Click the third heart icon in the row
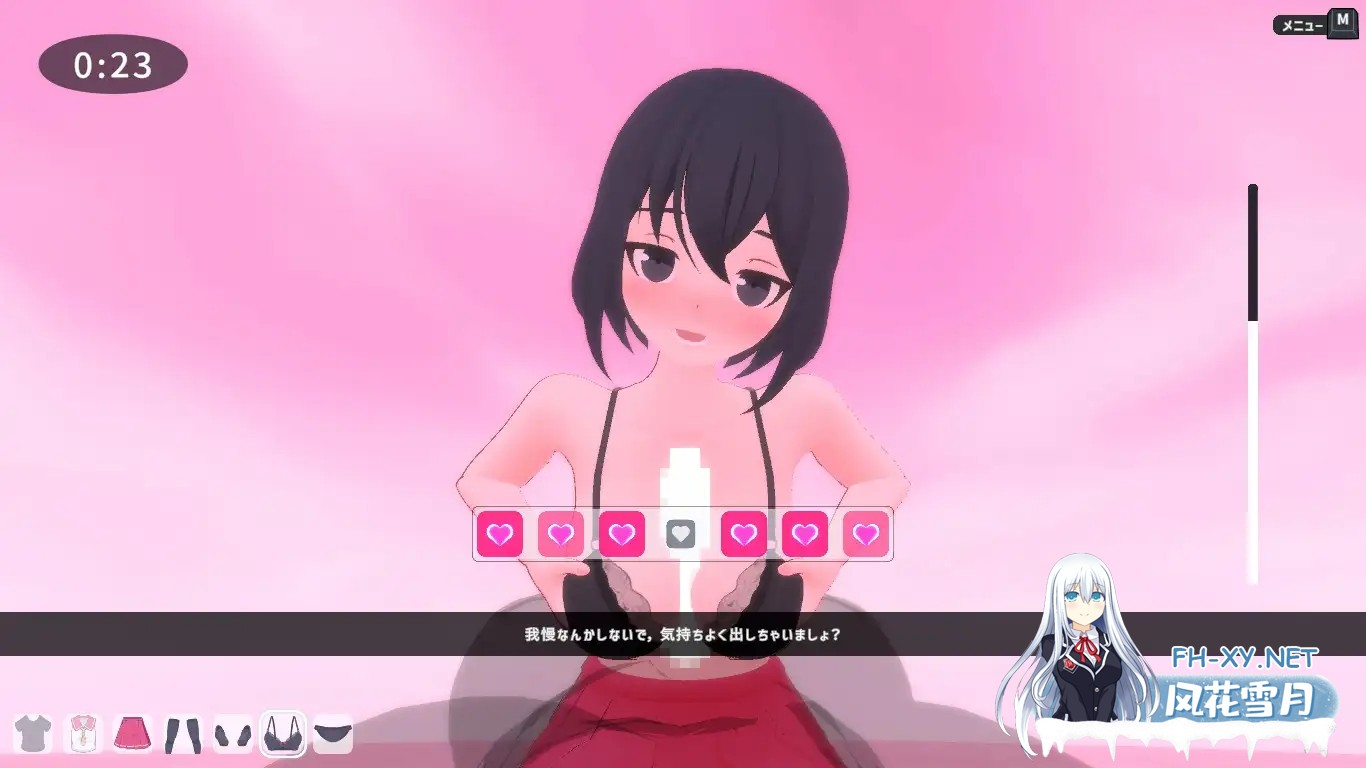1366x768 pixels. pos(622,534)
